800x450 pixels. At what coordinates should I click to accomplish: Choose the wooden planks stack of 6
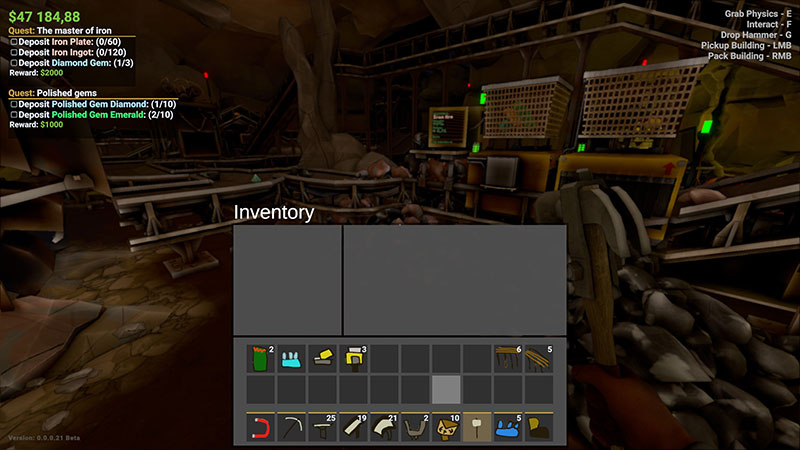508,358
